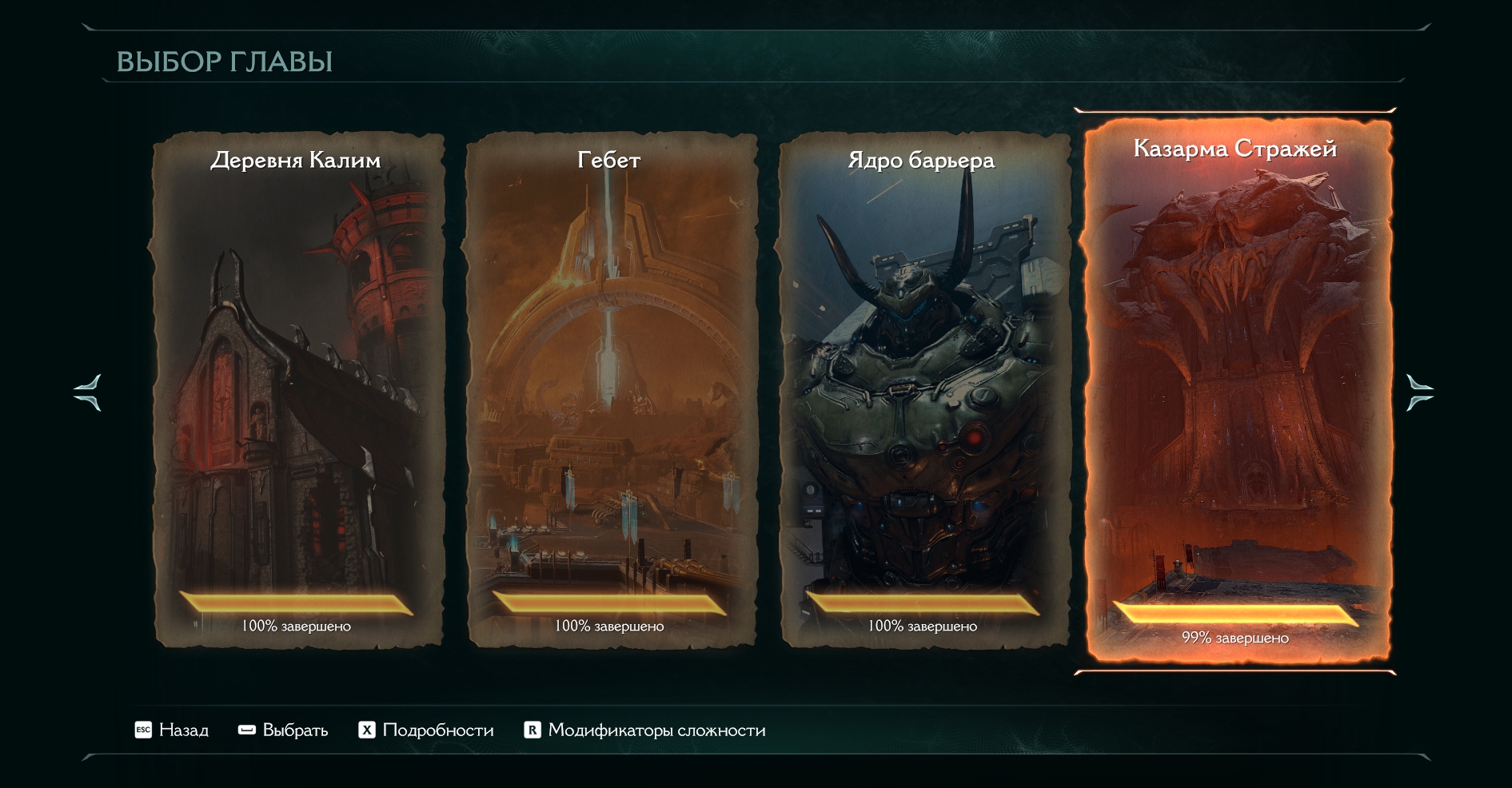Select the Деревня Калим chapter card

tap(297, 390)
